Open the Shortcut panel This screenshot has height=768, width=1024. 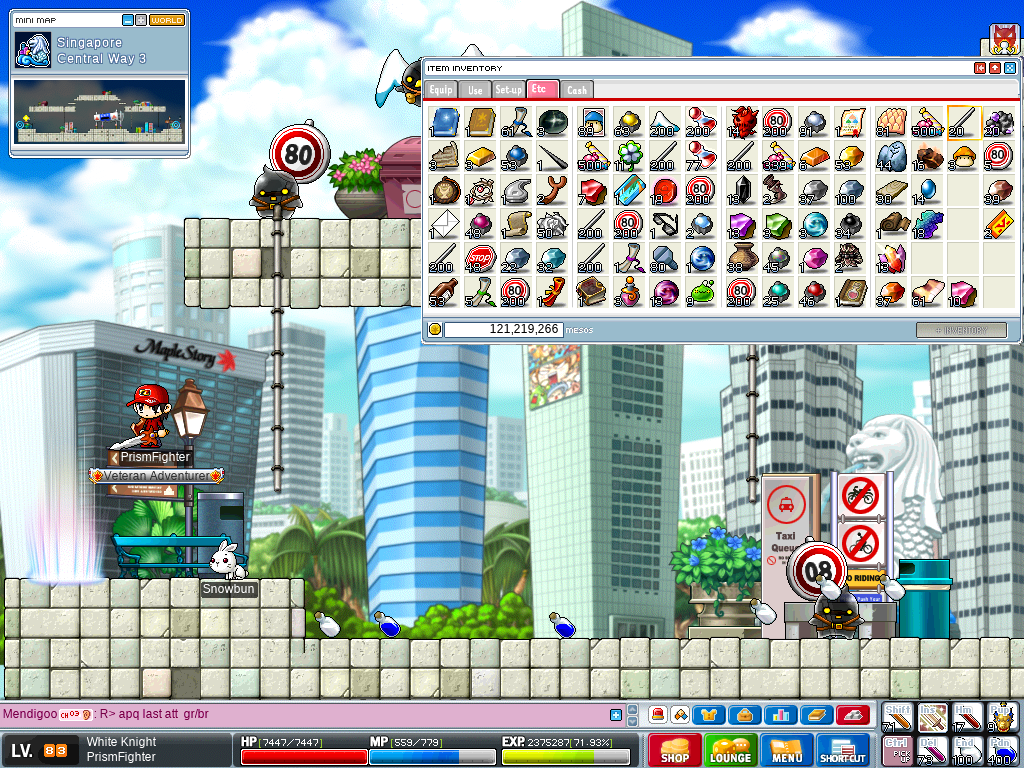843,750
